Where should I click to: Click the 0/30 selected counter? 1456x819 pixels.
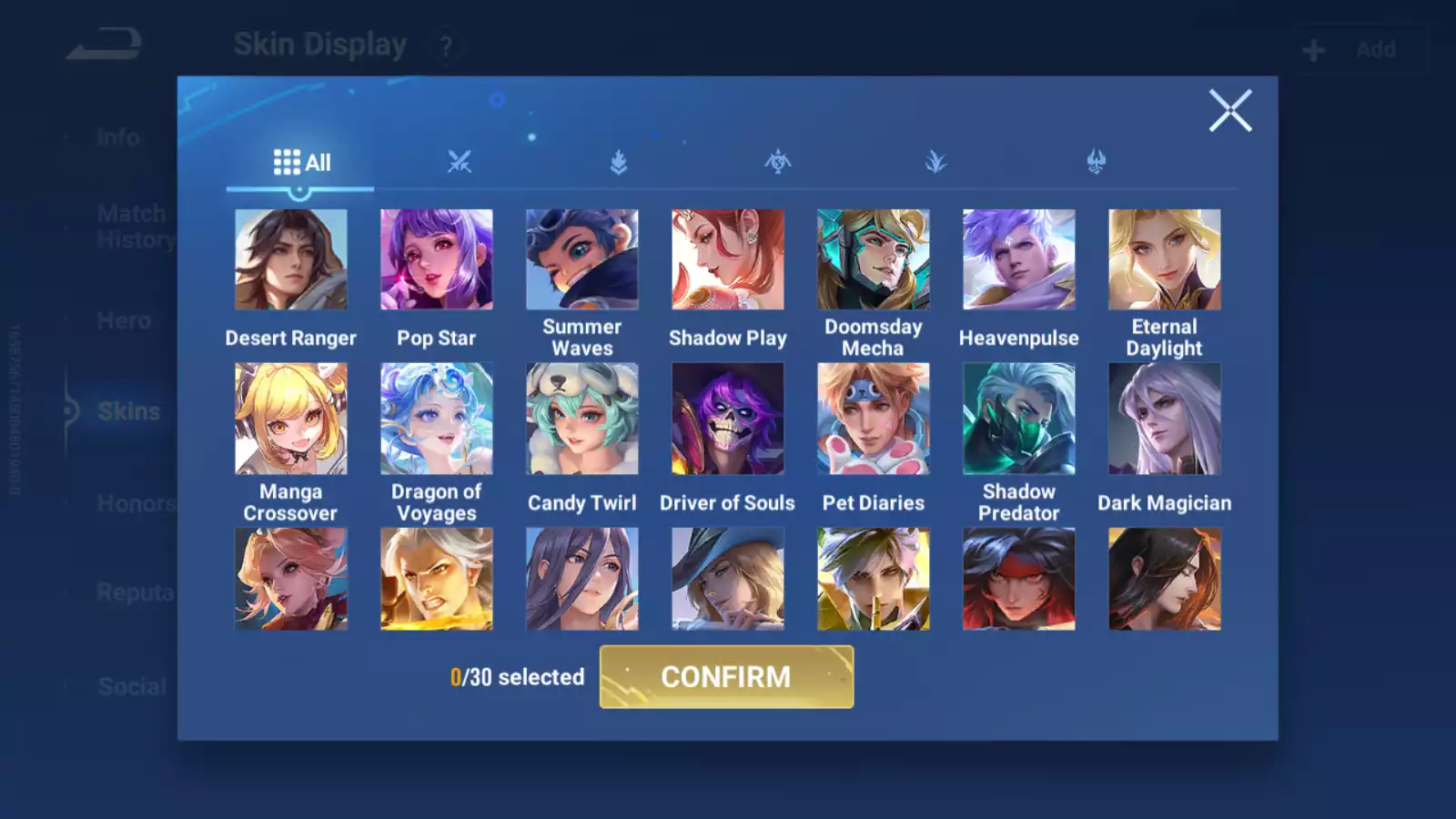516,677
